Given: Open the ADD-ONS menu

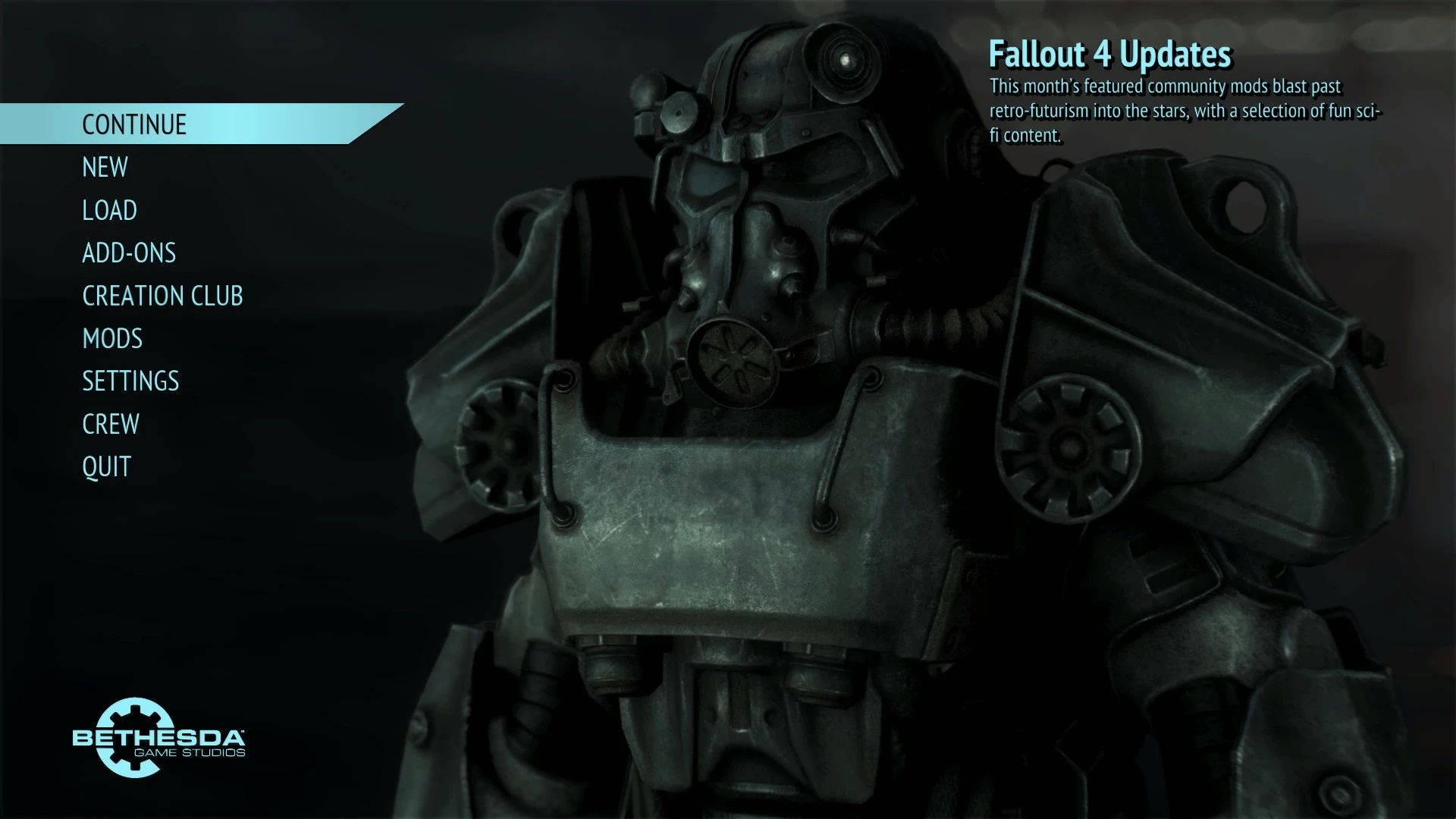Looking at the screenshot, I should click(x=129, y=253).
